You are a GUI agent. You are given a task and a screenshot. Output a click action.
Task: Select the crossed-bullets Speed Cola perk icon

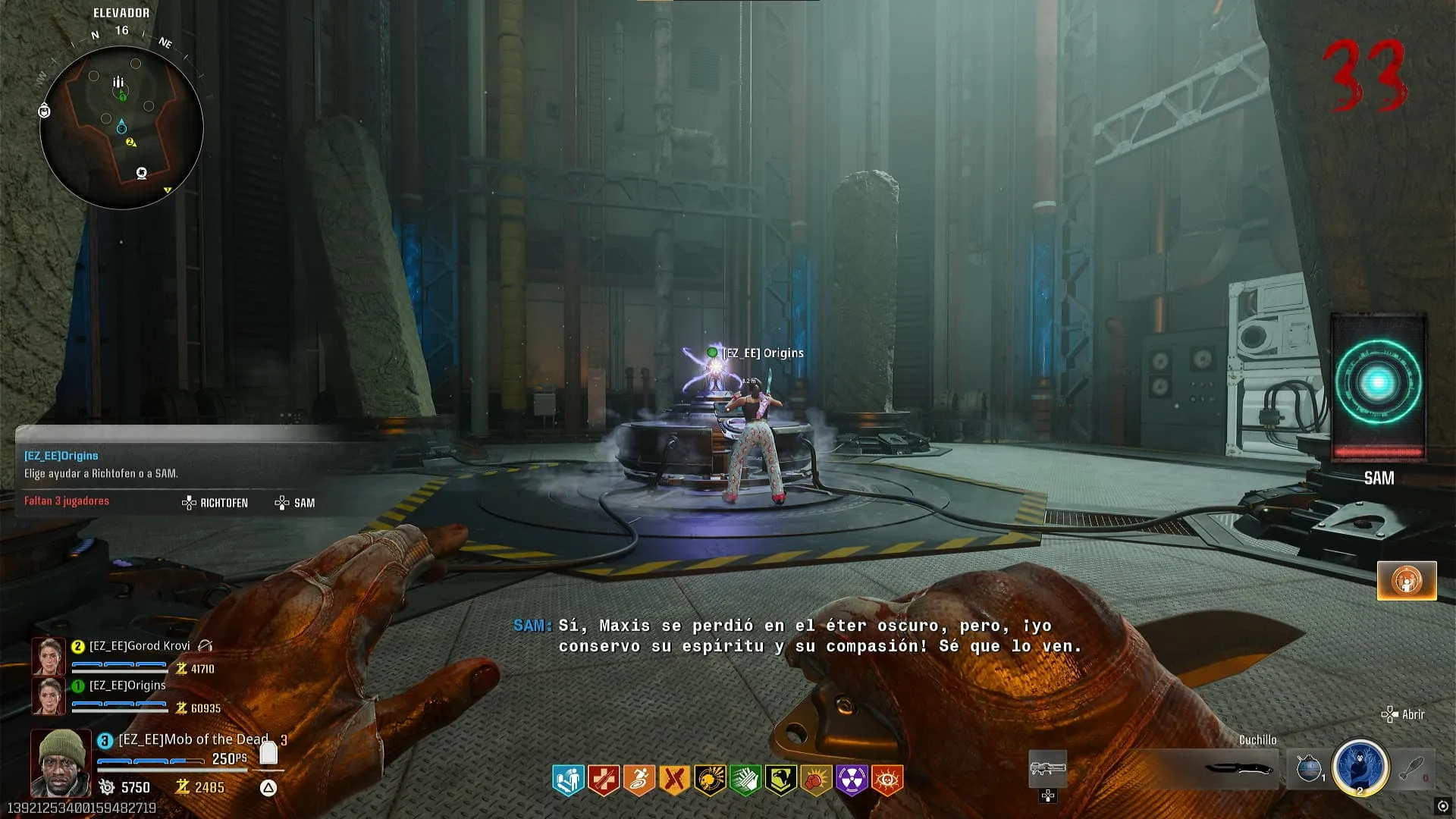pos(674,780)
